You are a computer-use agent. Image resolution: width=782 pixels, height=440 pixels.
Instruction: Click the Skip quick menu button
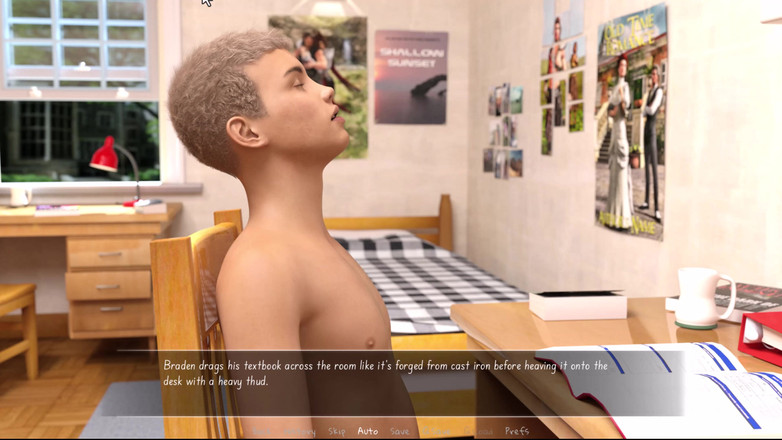coord(337,431)
